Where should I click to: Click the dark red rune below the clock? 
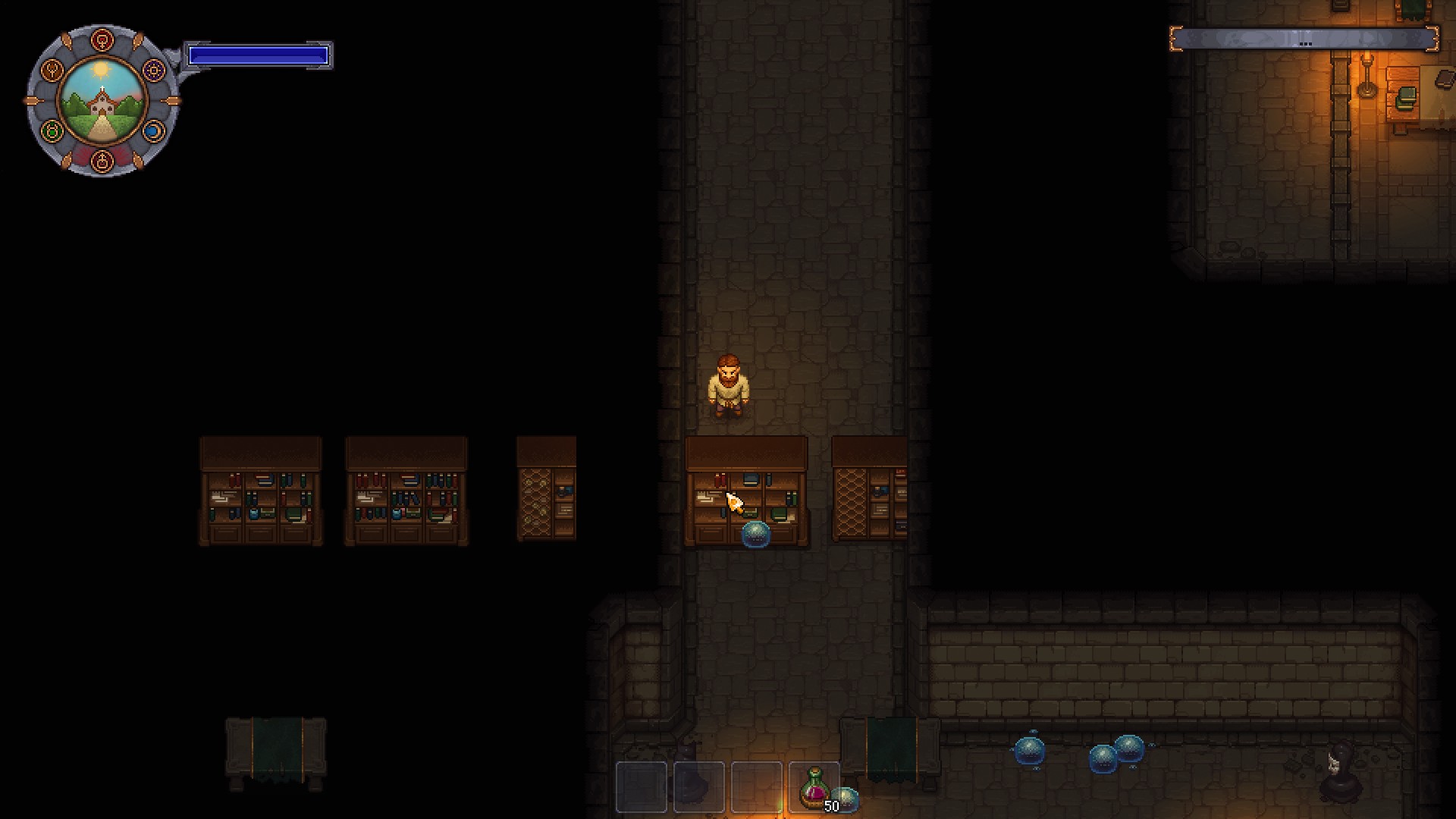(102, 161)
